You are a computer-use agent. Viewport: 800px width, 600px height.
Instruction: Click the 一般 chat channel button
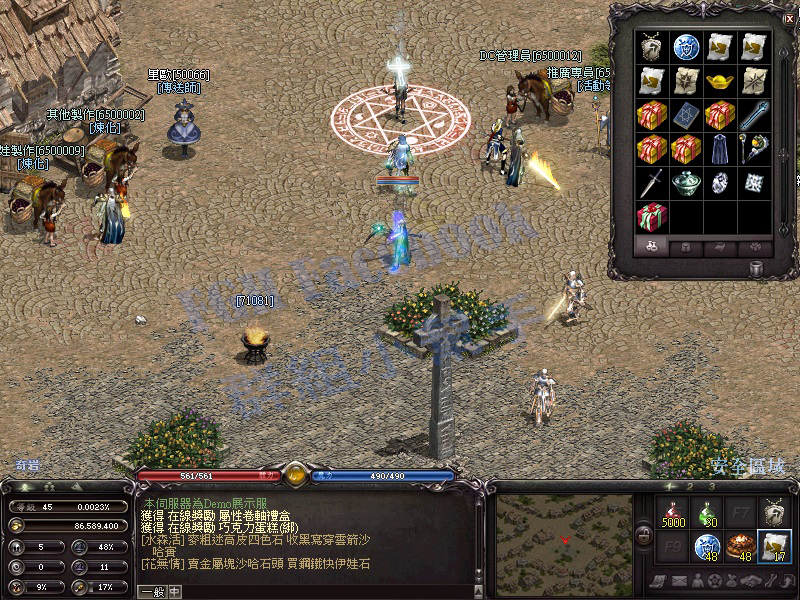[x=151, y=592]
